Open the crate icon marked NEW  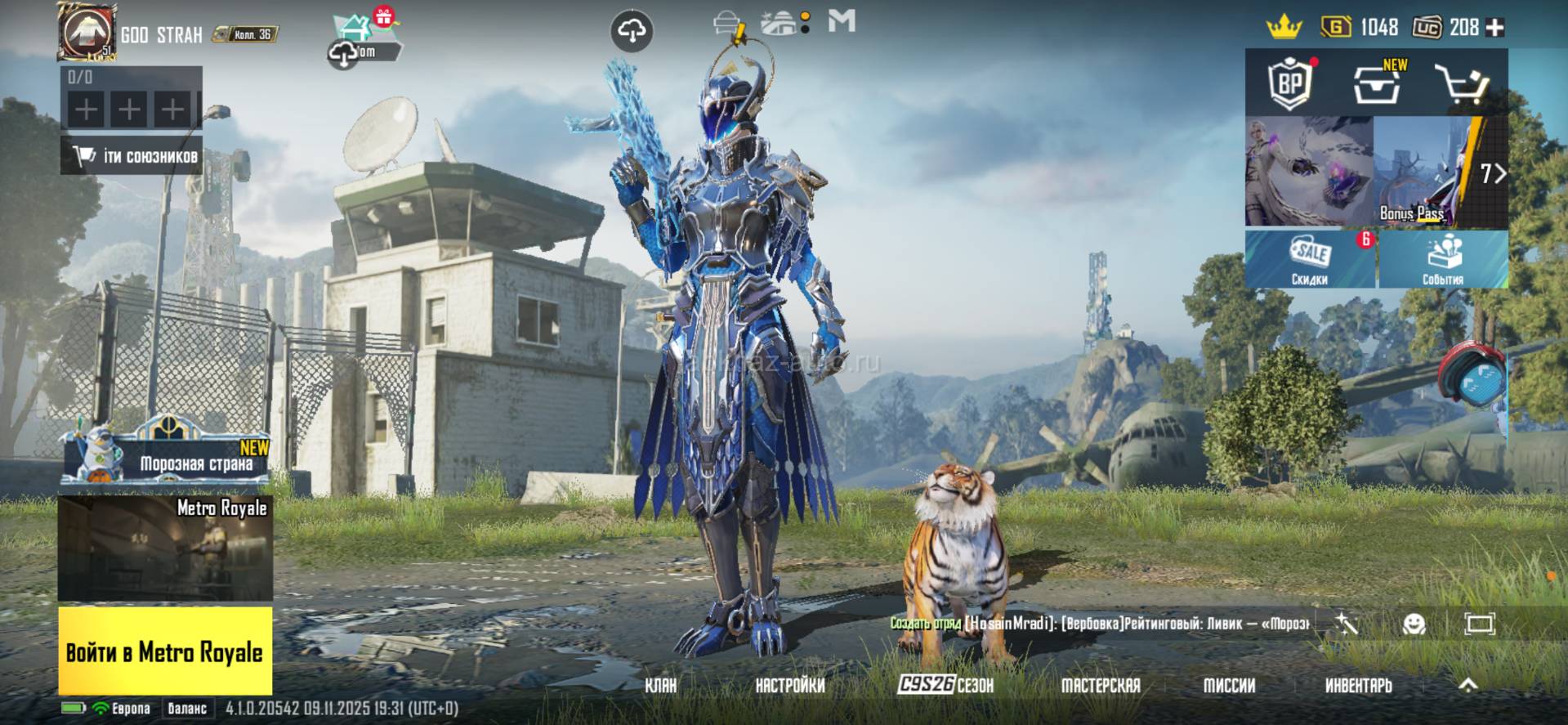[1377, 83]
